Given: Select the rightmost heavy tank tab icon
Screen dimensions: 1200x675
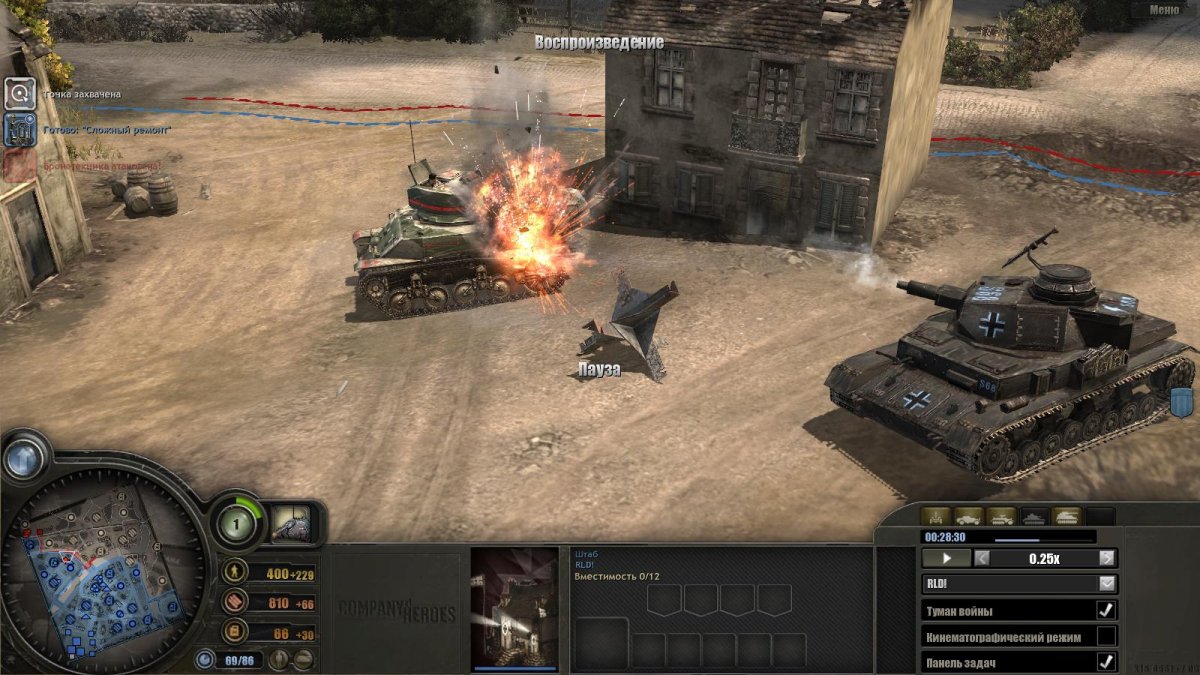Looking at the screenshot, I should (x=1065, y=516).
